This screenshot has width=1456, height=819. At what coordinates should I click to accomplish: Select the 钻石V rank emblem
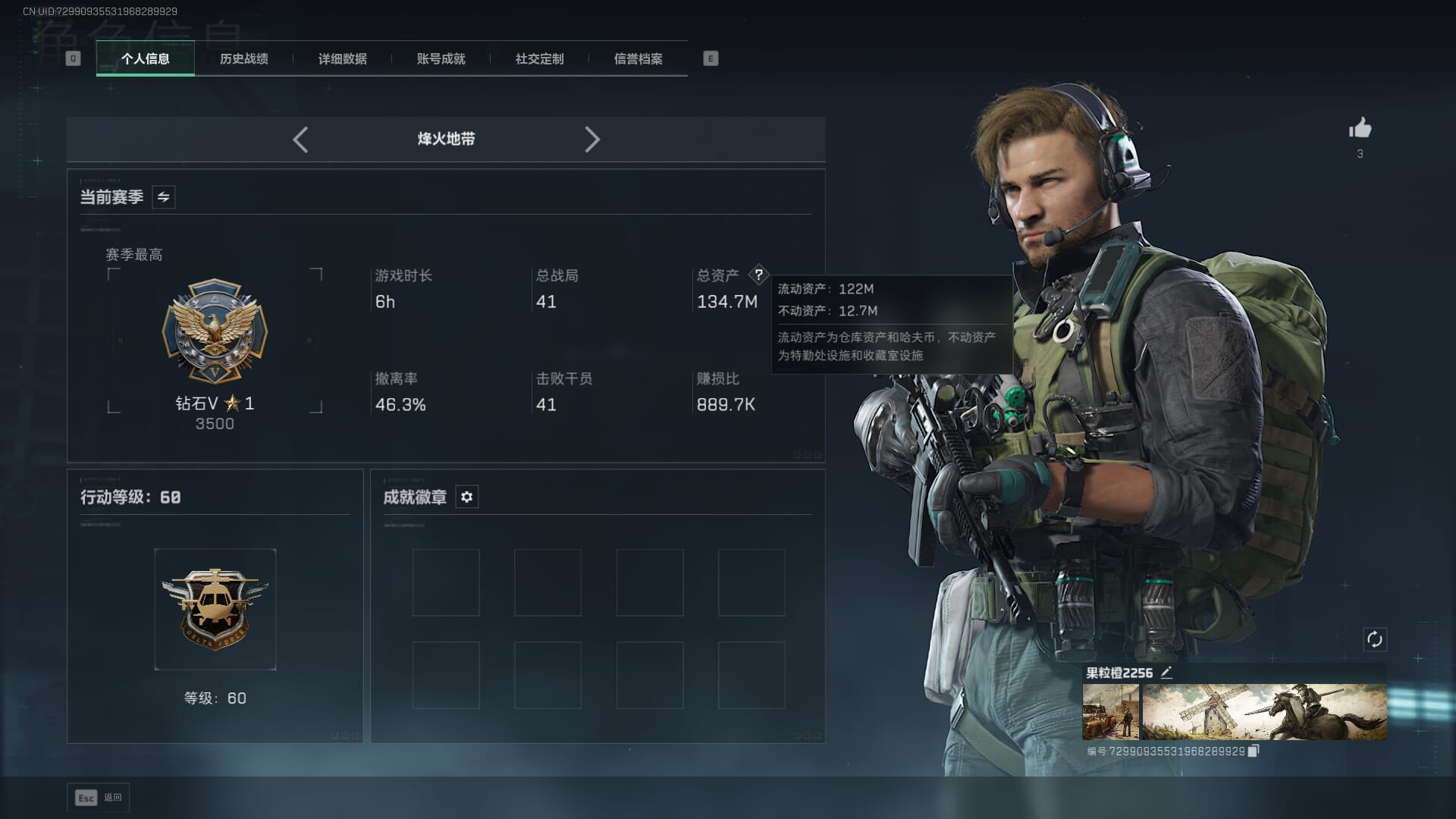[x=215, y=331]
